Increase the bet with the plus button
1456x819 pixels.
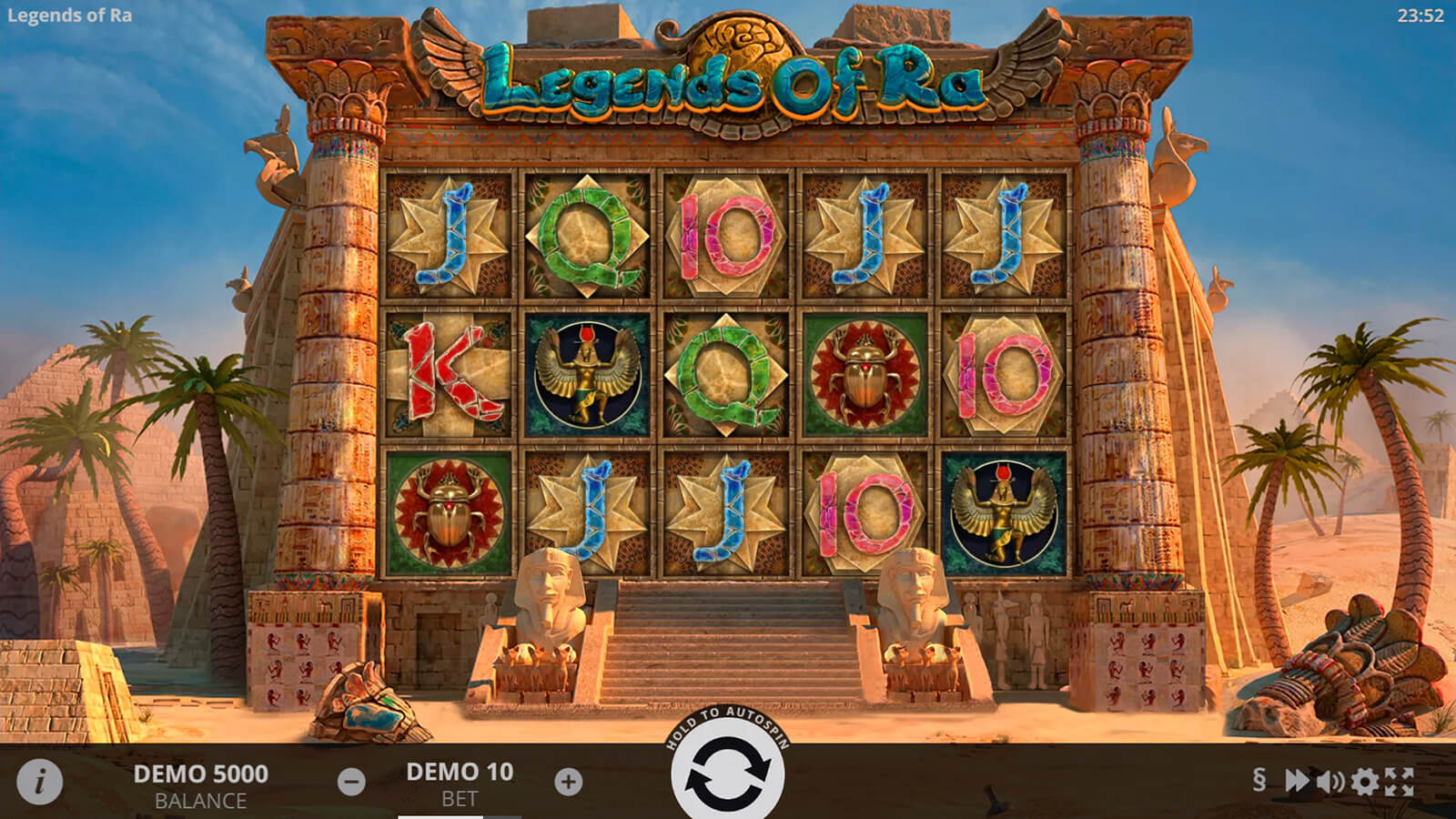click(x=569, y=782)
